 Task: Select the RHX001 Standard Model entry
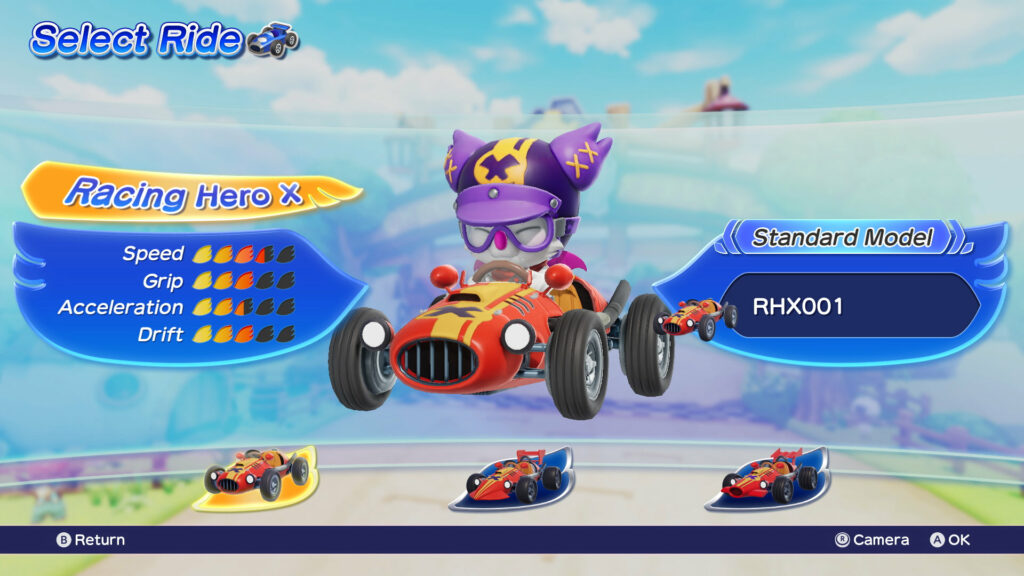click(848, 306)
